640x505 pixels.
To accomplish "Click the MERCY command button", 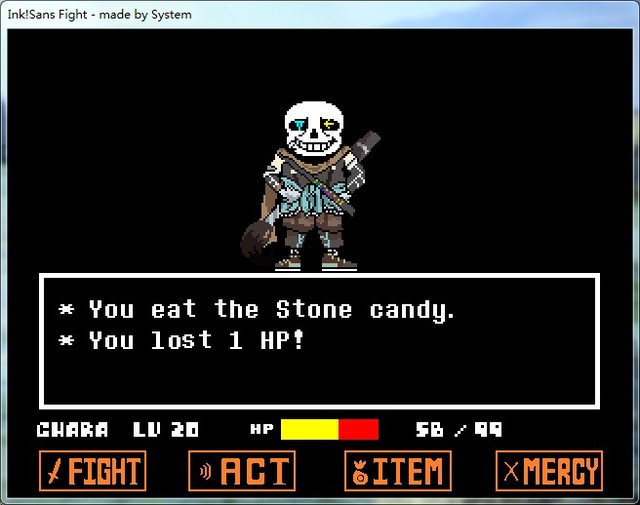I will pos(549,471).
